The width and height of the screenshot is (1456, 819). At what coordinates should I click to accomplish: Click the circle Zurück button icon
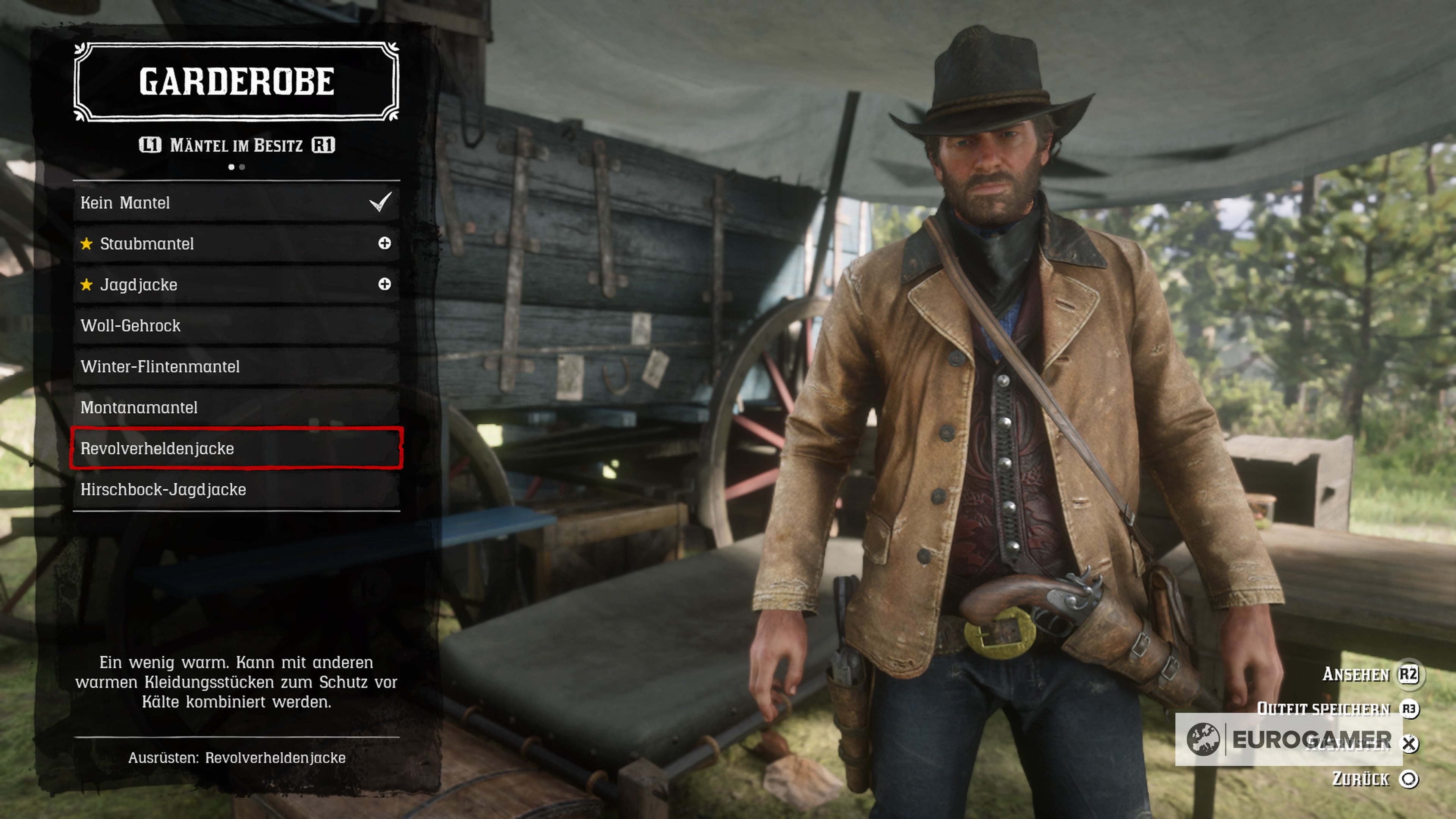[1410, 779]
